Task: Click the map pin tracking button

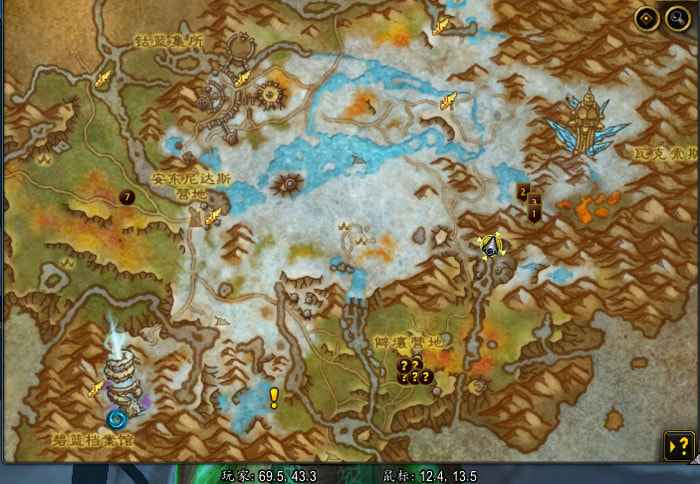Action: [x=647, y=18]
